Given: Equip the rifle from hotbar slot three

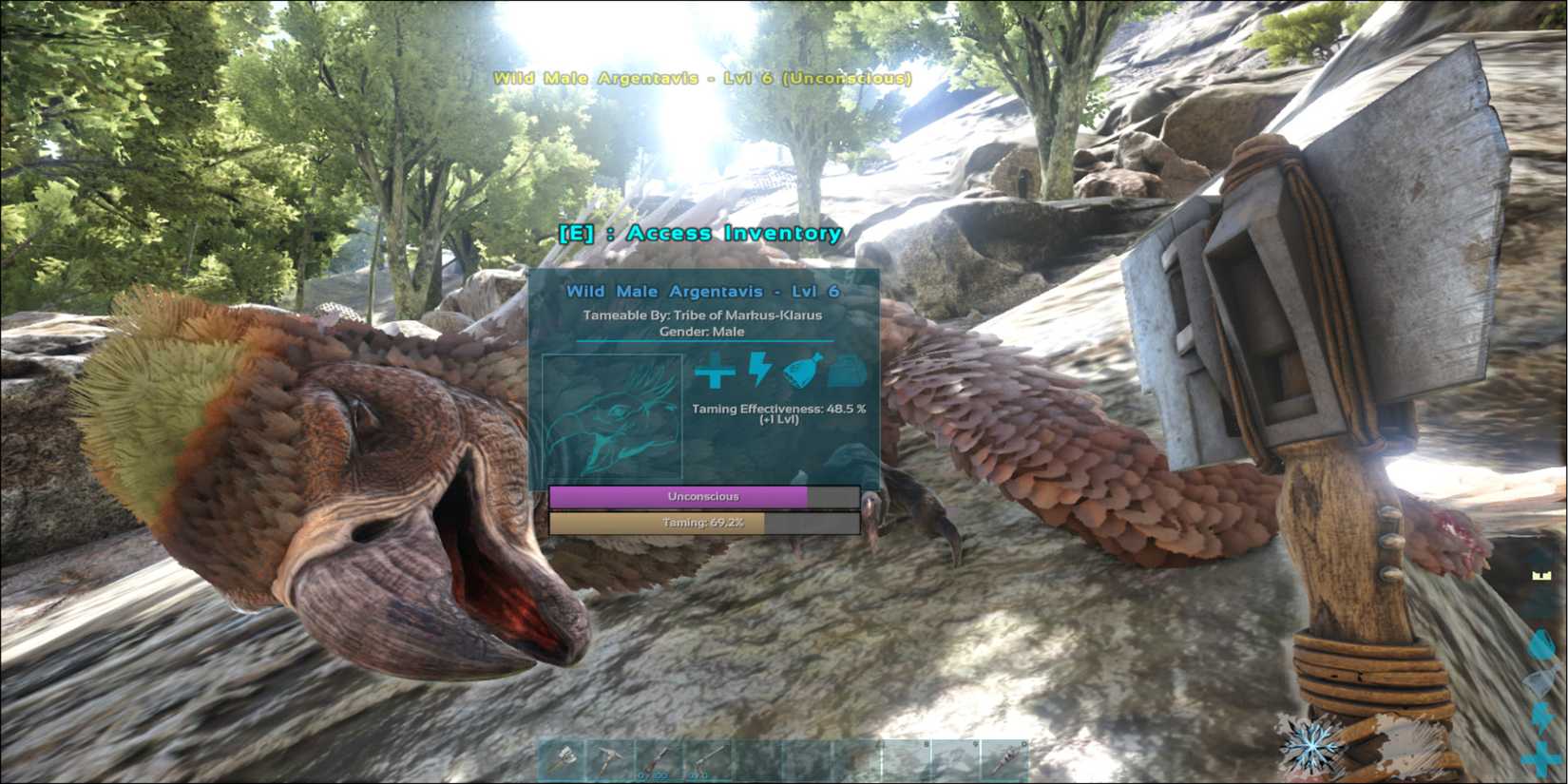Looking at the screenshot, I should pos(659,757).
